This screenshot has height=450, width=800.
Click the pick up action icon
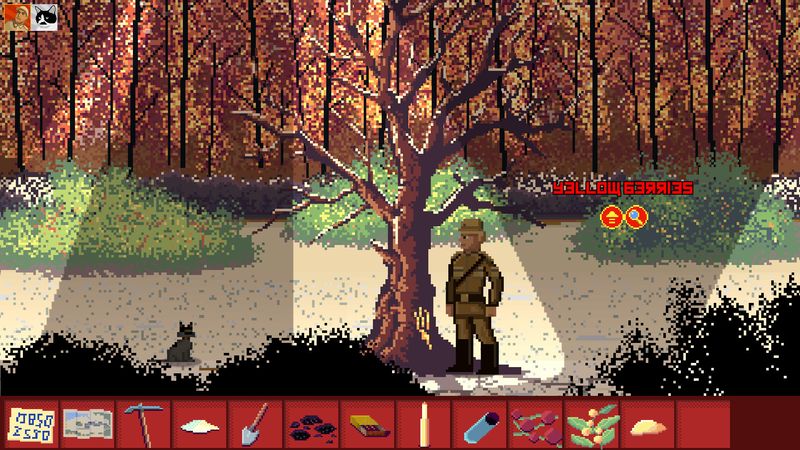(610, 216)
